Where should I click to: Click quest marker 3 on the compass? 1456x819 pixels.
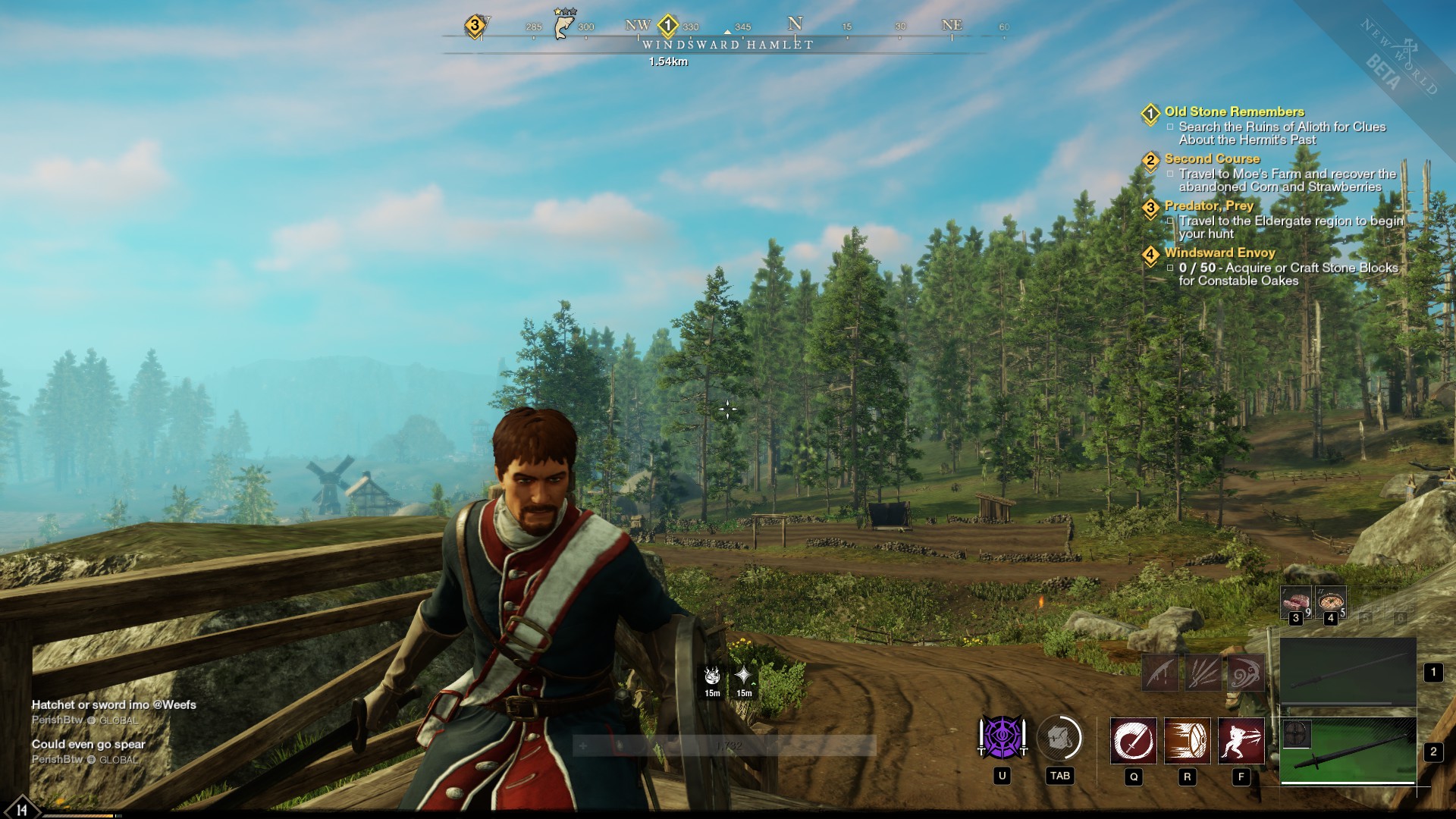[475, 26]
